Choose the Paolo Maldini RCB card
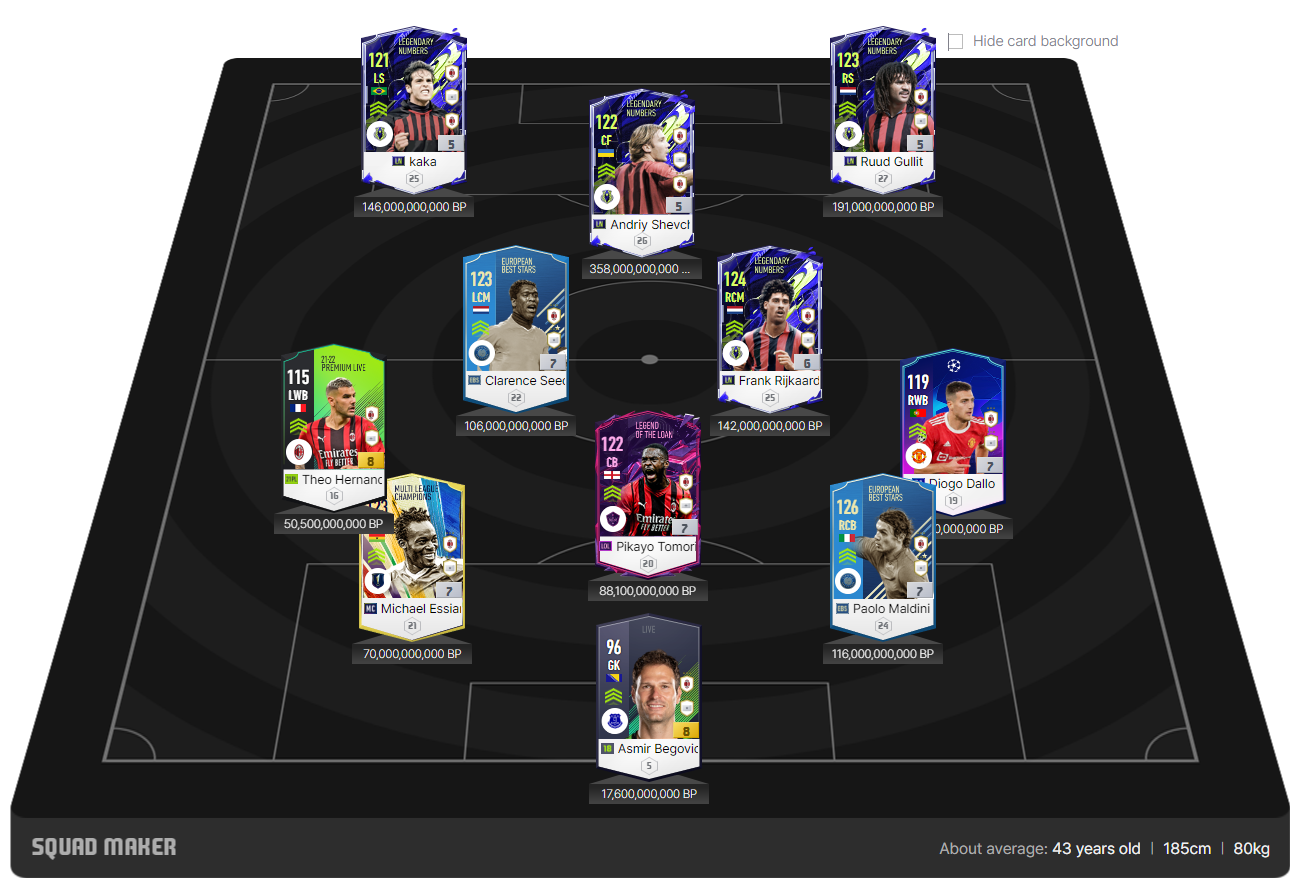Viewport: 1295px width, 882px height. (x=882, y=550)
